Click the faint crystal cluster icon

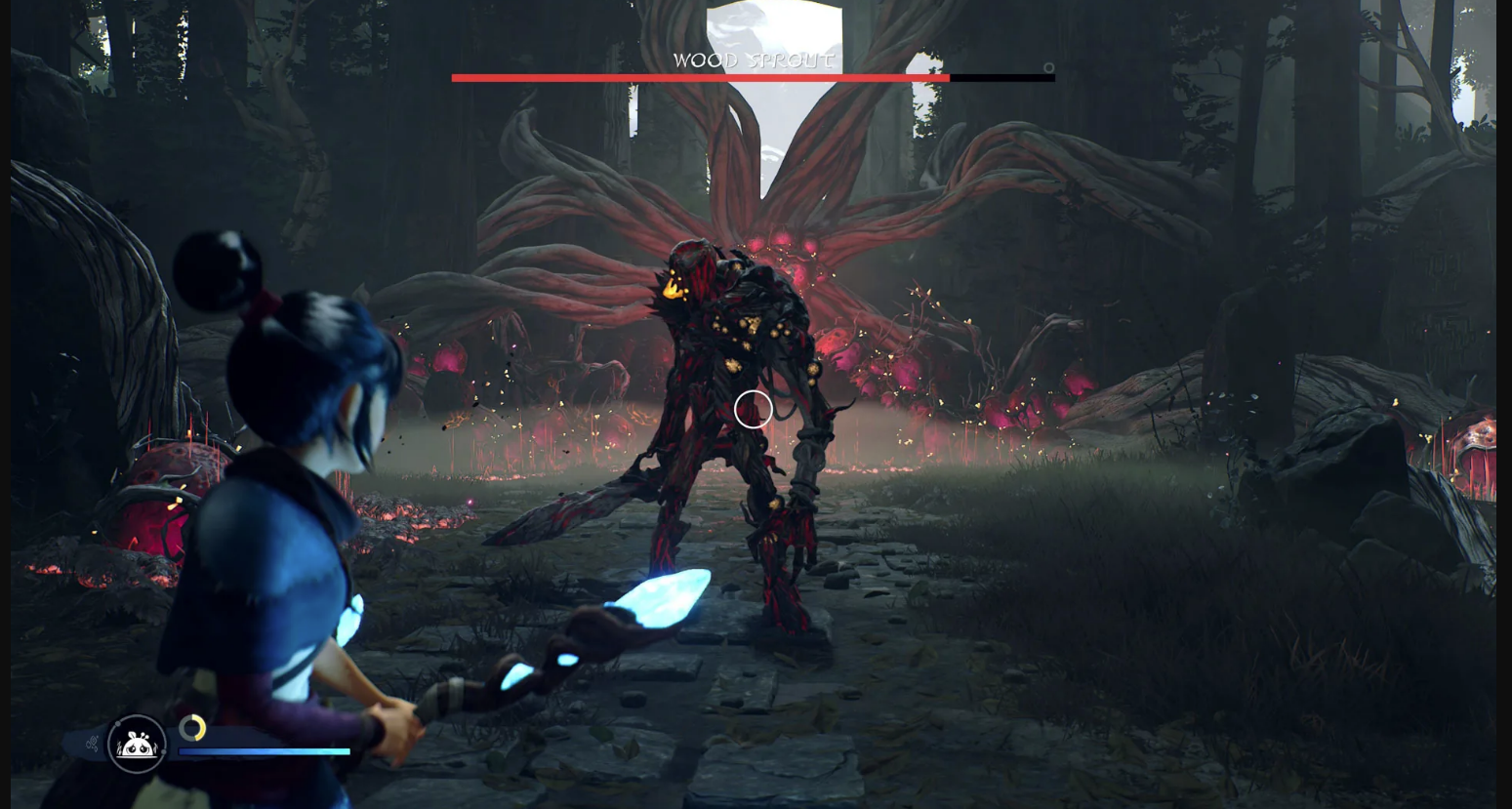point(92,745)
